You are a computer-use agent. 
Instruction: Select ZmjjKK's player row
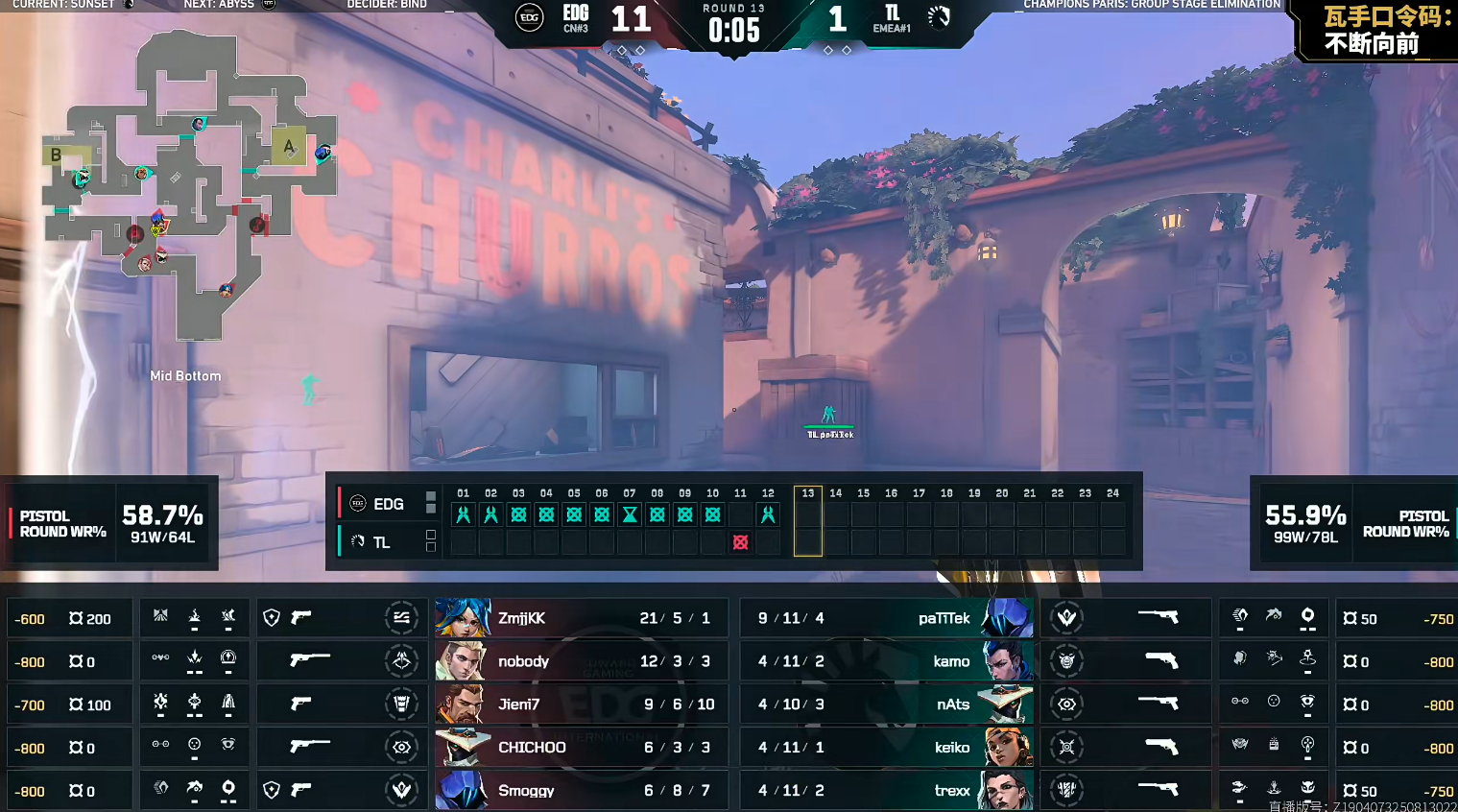tap(581, 618)
